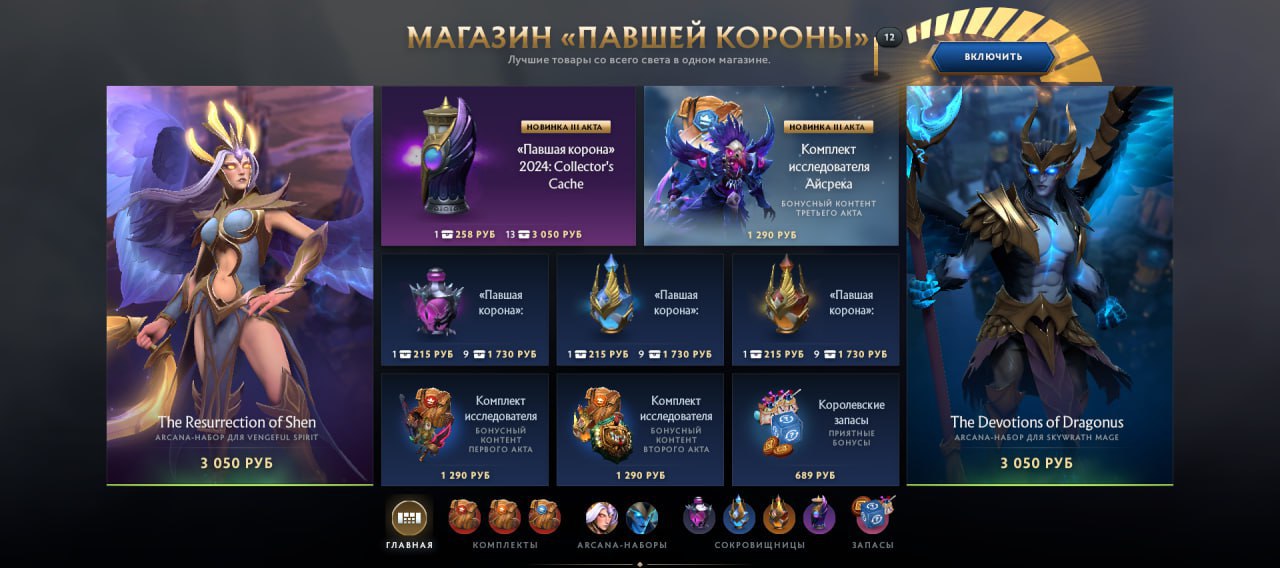Image resolution: width=1280 pixels, height=568 pixels.
Task: Select the Королевские запасы tile
Action: click(815, 429)
